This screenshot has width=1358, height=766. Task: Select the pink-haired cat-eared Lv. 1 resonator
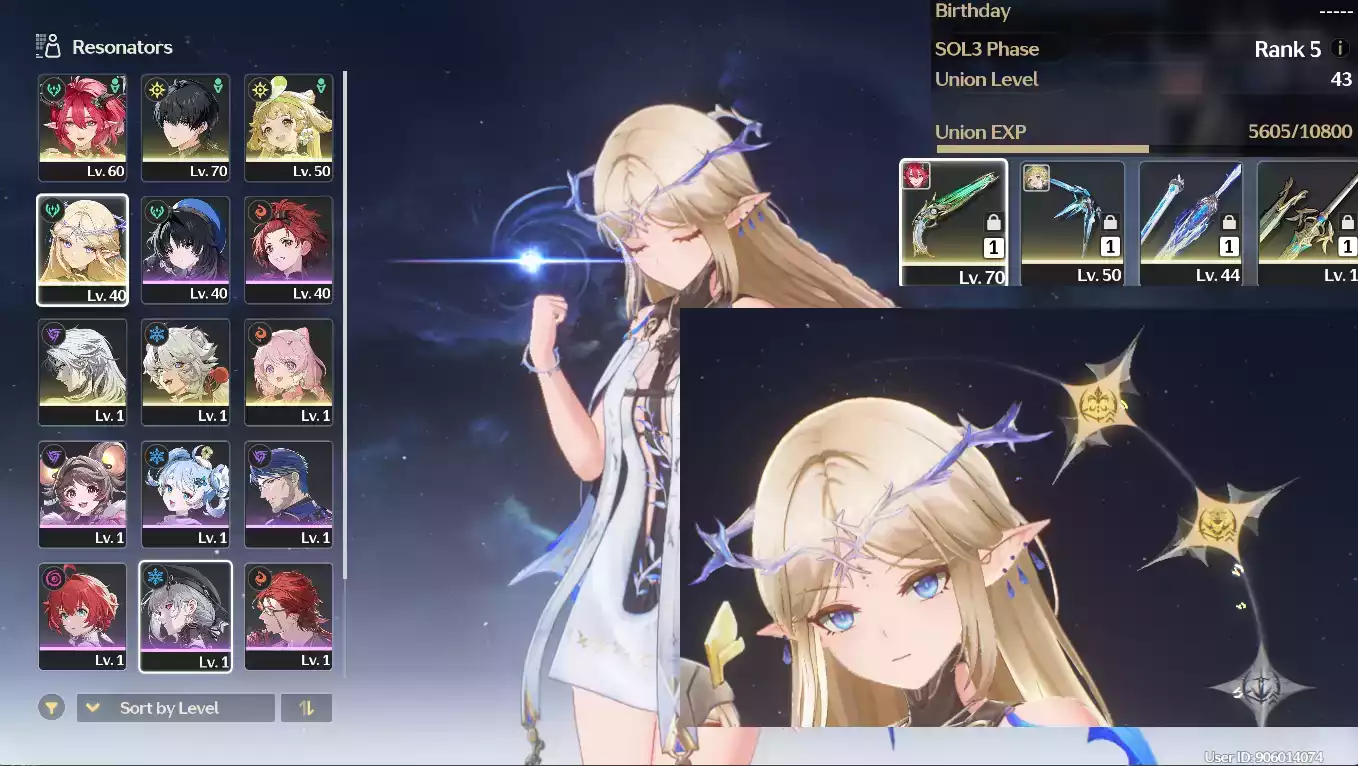[x=288, y=372]
